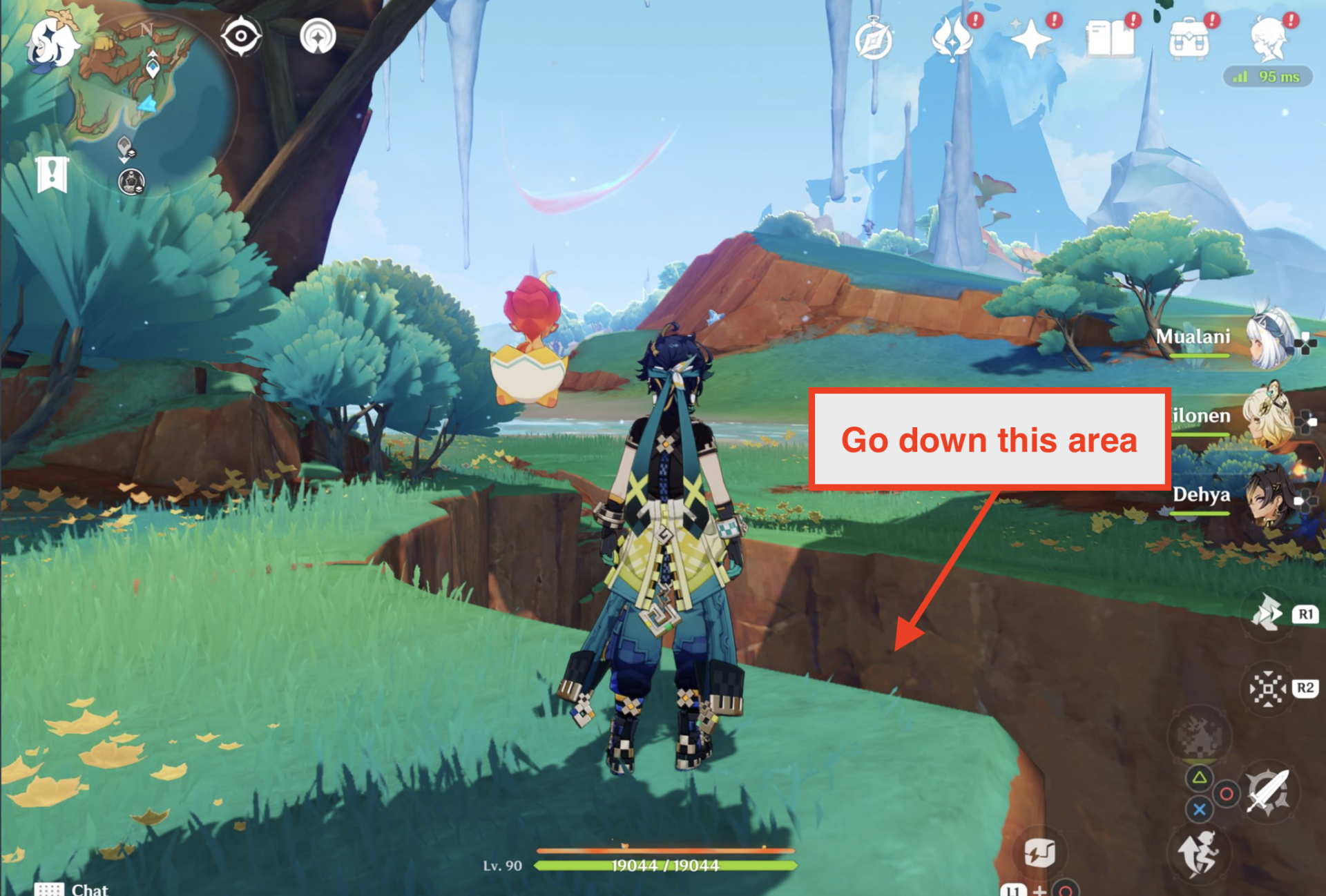This screenshot has width=1326, height=896.
Task: Open the Adventurer Handbook book icon
Action: (x=1110, y=39)
